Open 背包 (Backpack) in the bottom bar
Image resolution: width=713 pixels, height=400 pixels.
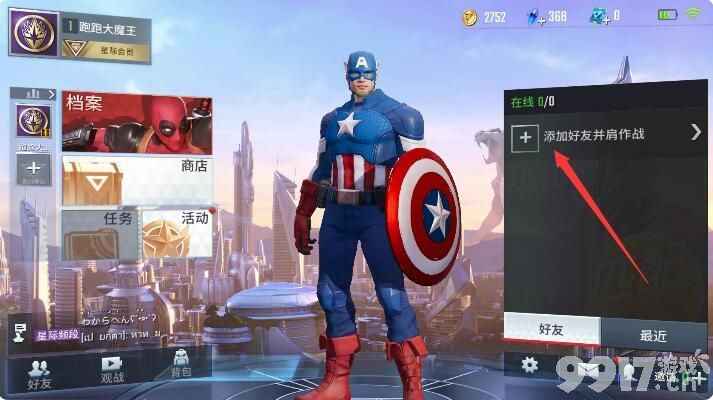[181, 368]
